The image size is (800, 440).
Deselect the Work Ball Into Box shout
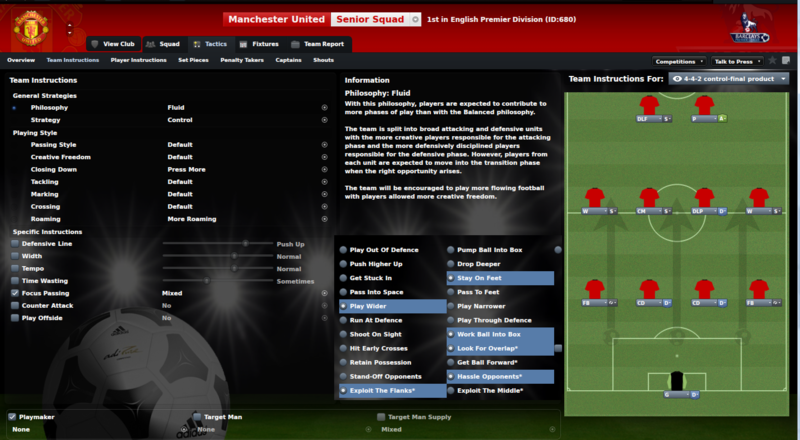coord(499,334)
